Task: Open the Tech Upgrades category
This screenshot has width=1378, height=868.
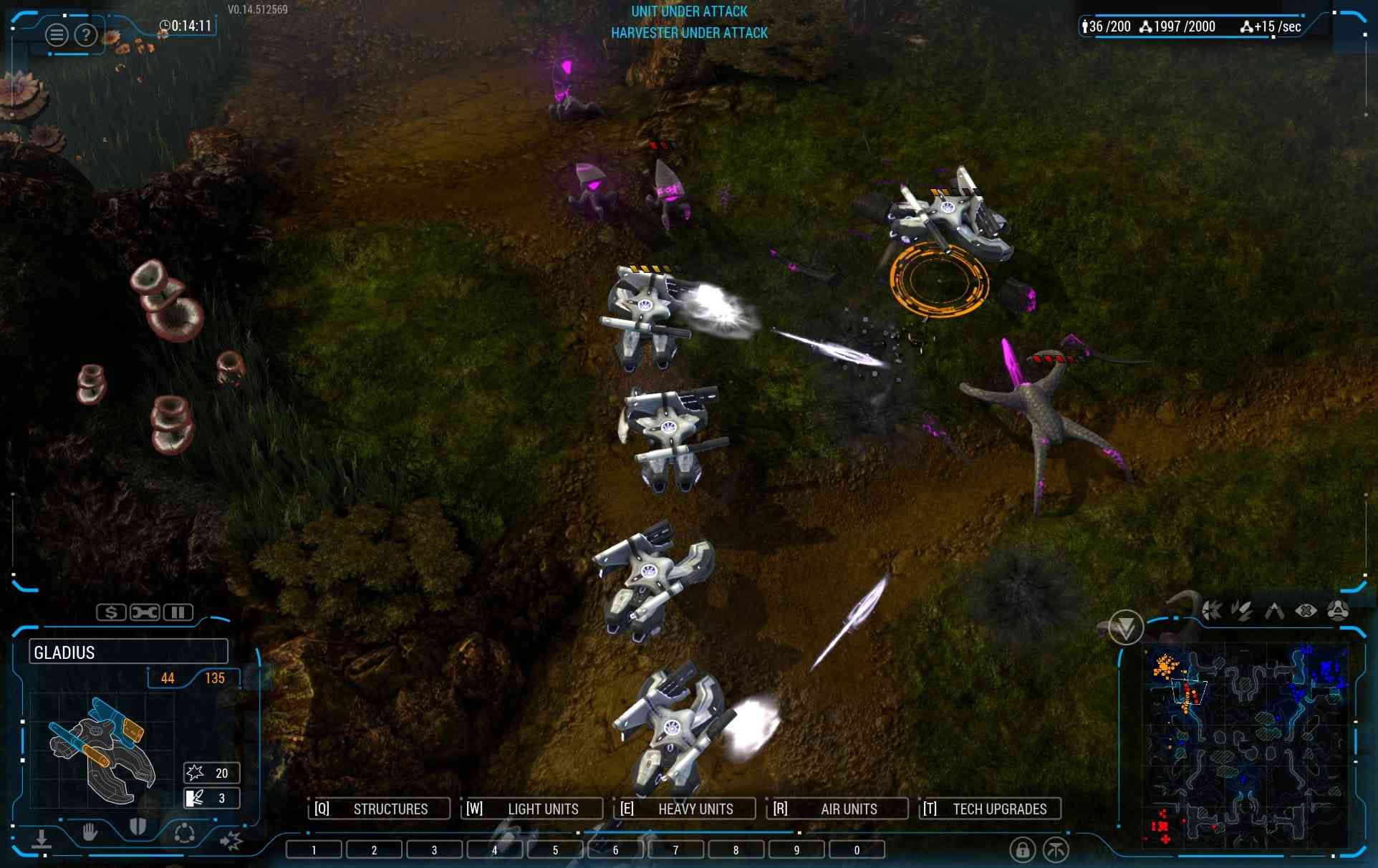Action: tap(990, 809)
